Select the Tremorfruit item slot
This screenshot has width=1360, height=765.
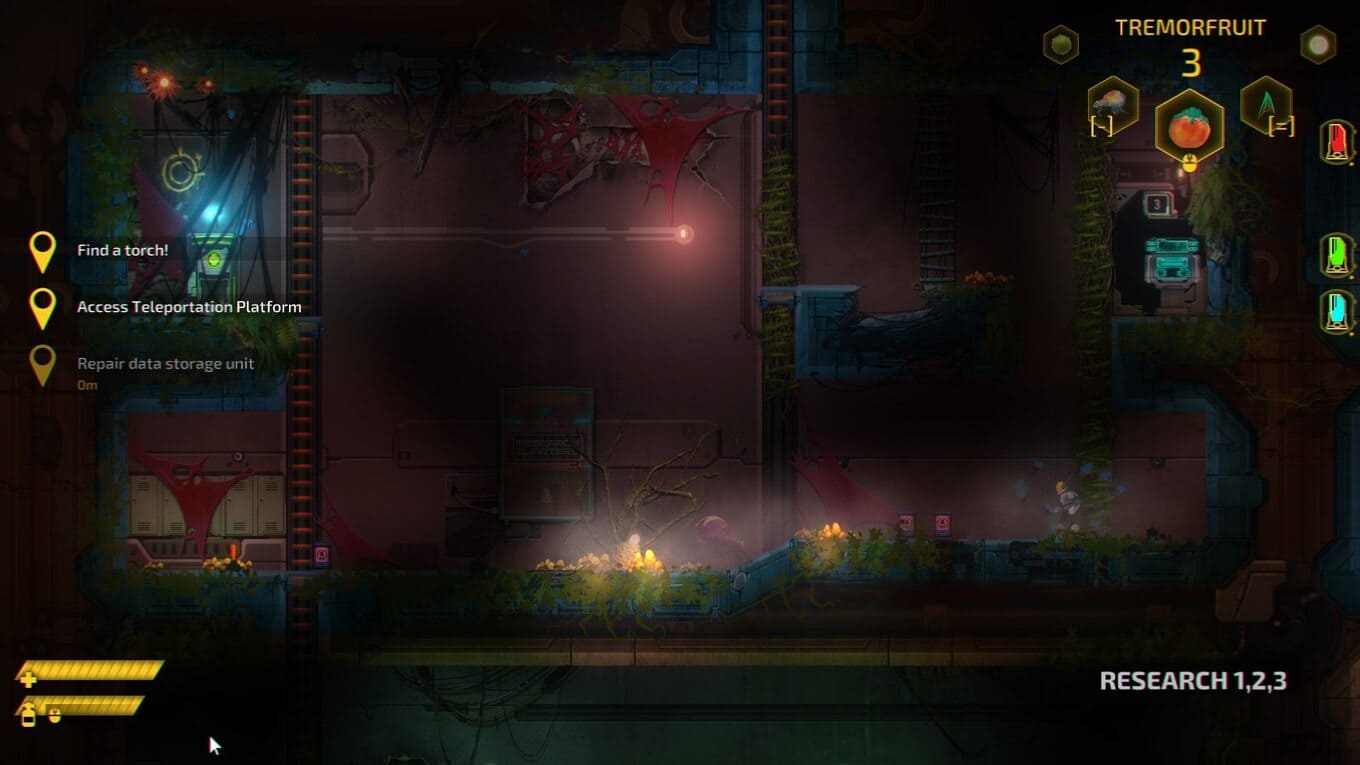click(1189, 128)
